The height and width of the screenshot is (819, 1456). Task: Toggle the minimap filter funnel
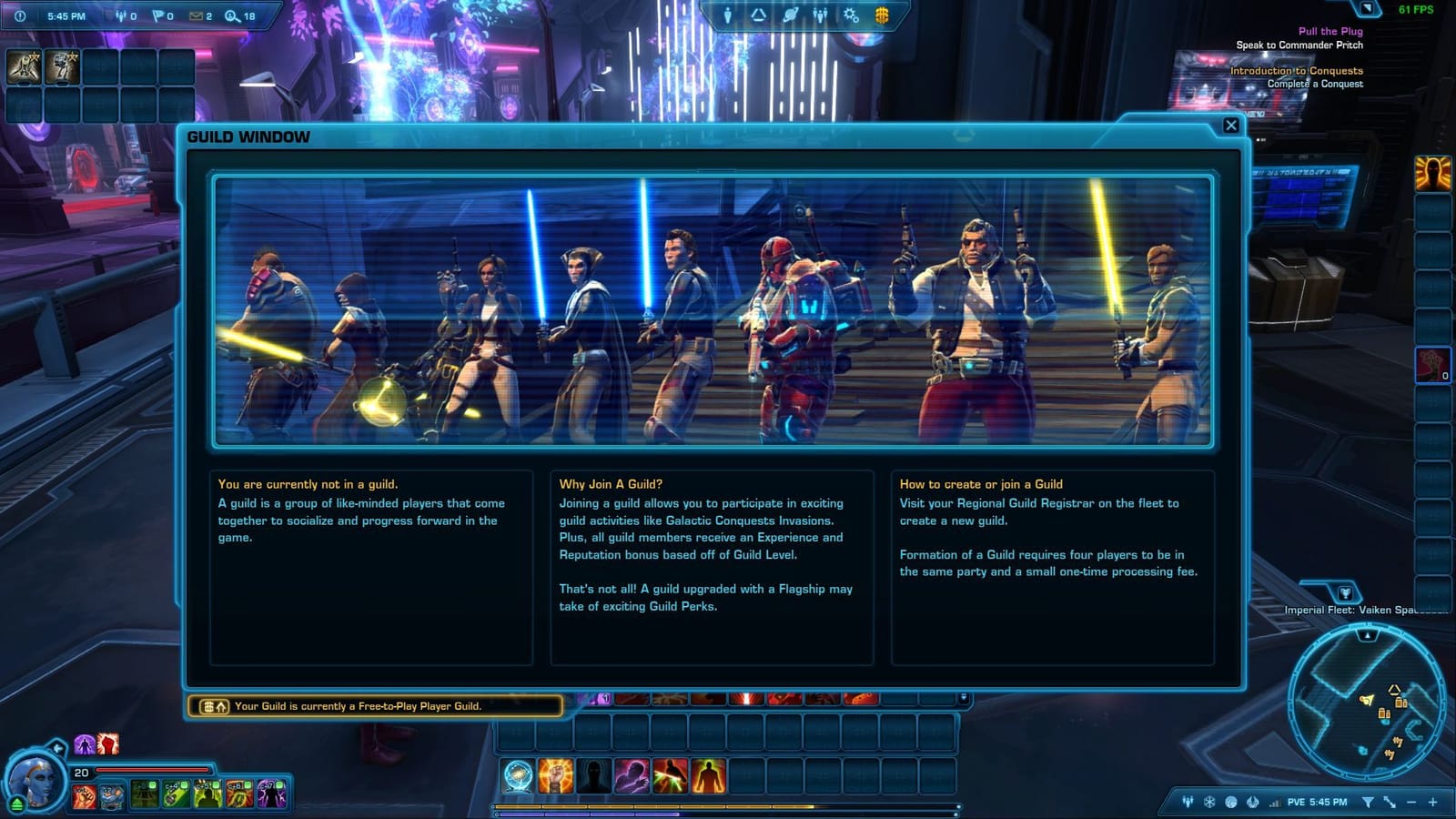(x=1369, y=803)
